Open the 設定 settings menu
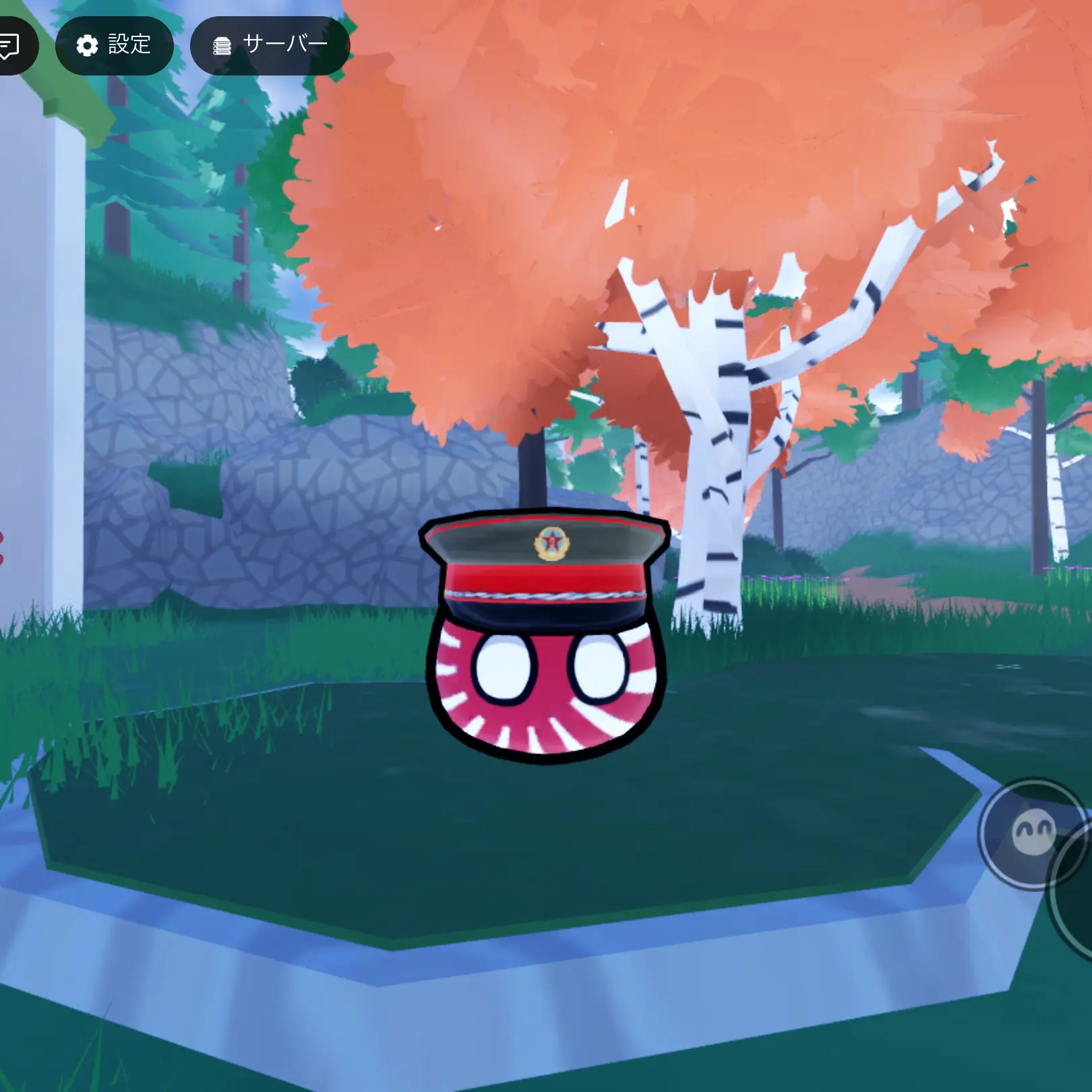Viewport: 1092px width, 1092px height. (x=114, y=45)
